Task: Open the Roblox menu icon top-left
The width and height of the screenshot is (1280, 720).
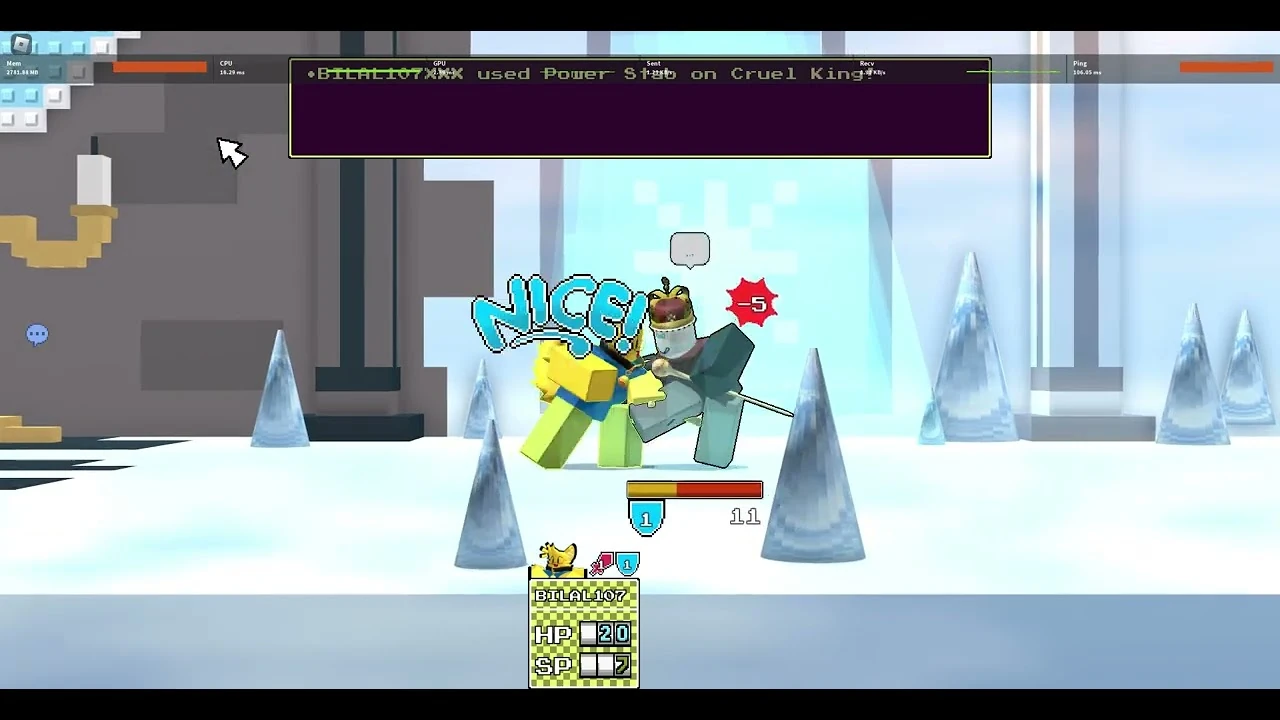Action: 20,45
